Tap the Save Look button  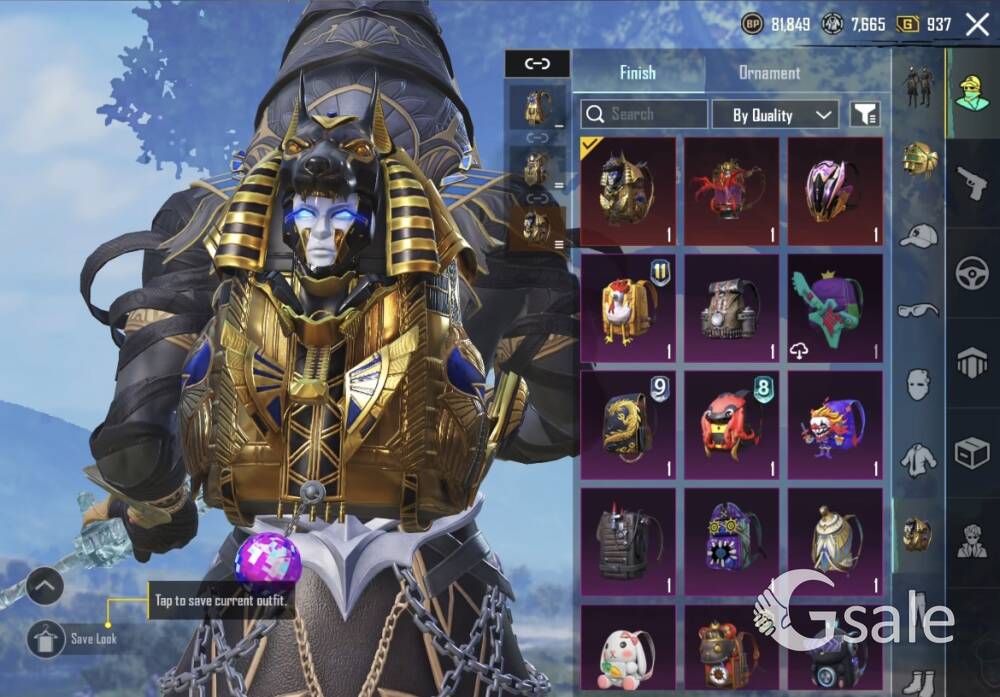tap(46, 639)
